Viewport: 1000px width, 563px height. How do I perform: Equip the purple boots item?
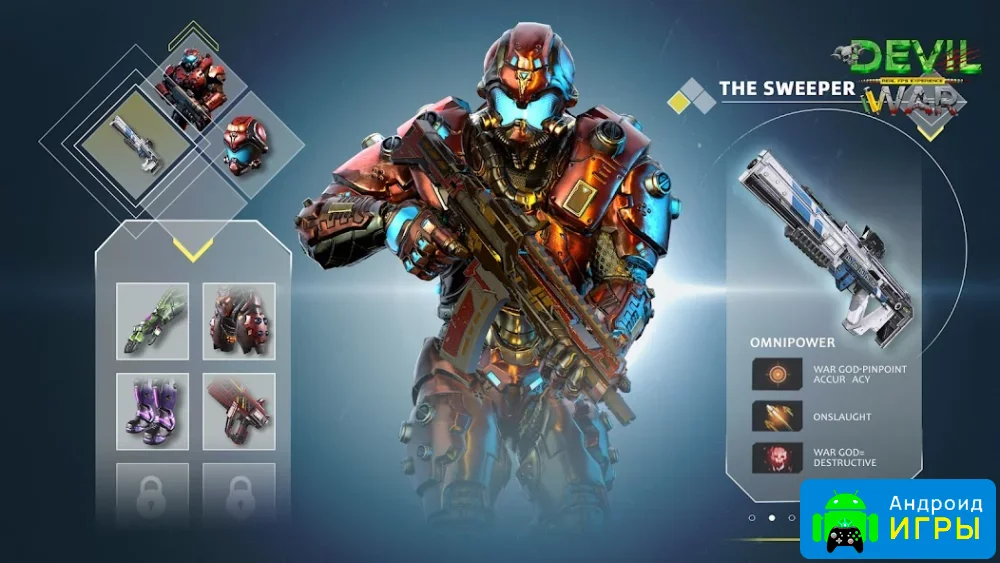click(x=152, y=411)
